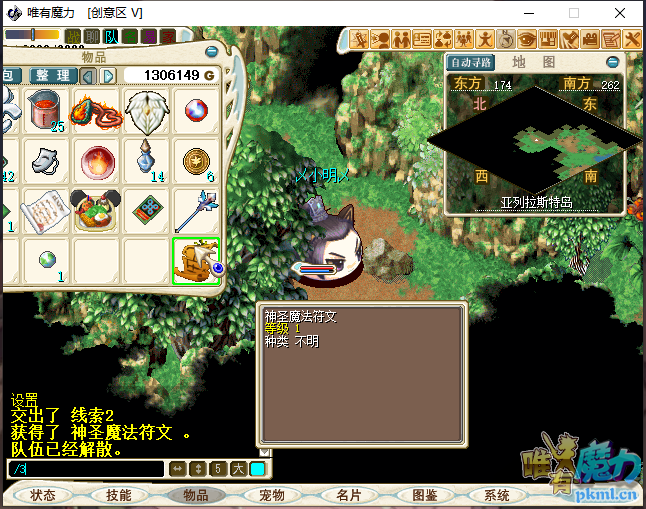Image resolution: width=646 pixels, height=509 pixels.
Task: Close the game window
Action: pos(621,13)
